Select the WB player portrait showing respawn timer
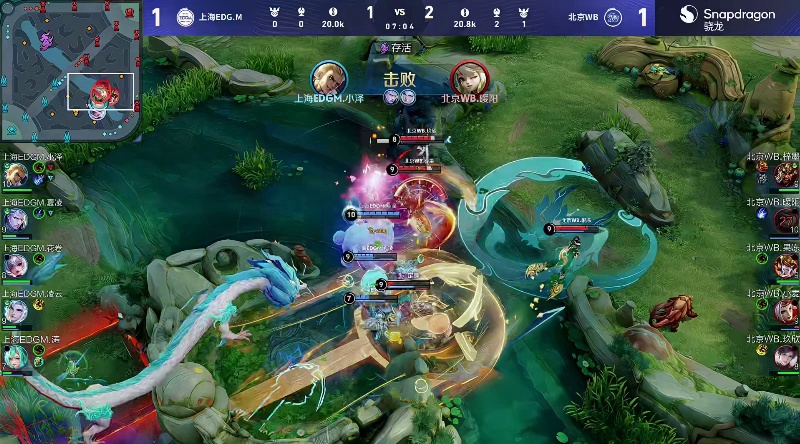Screen dimensions: 800x444 [x=786, y=220]
